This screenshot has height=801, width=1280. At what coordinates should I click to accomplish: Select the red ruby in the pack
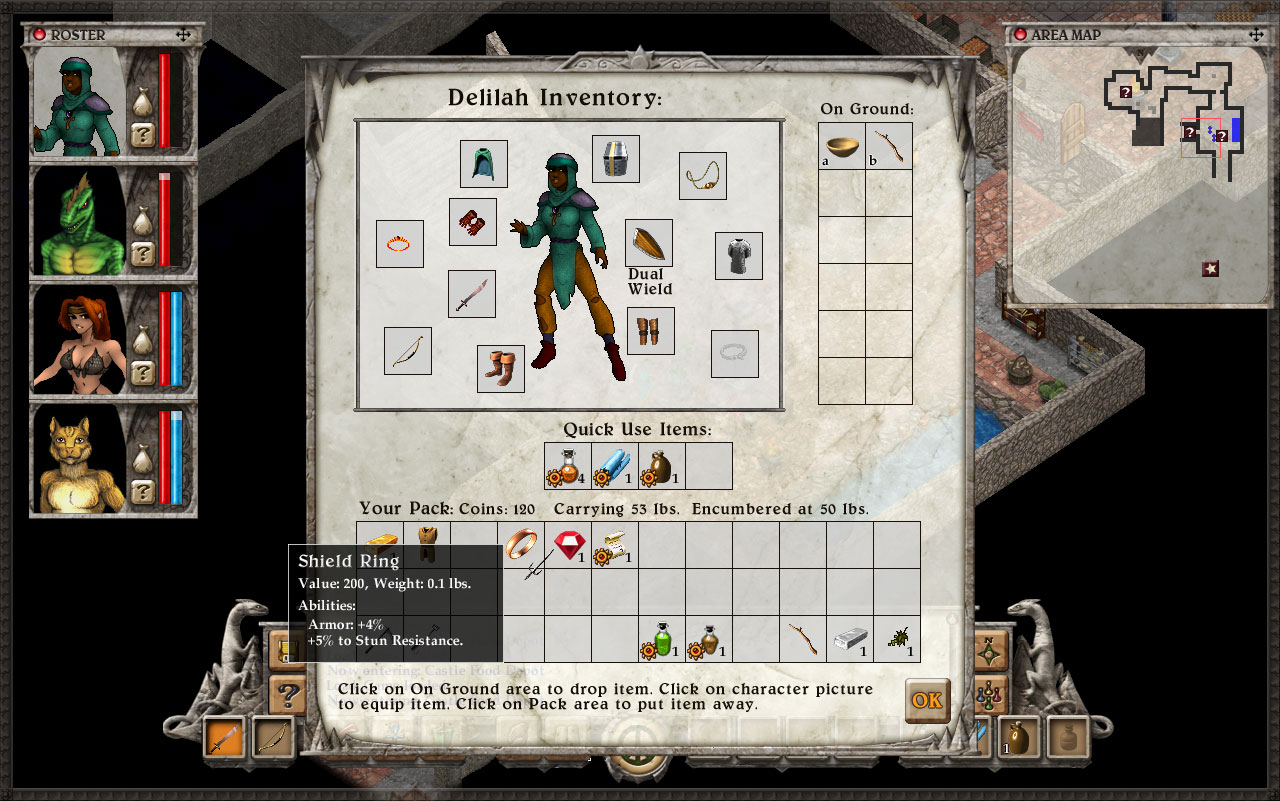pyautogui.click(x=570, y=545)
